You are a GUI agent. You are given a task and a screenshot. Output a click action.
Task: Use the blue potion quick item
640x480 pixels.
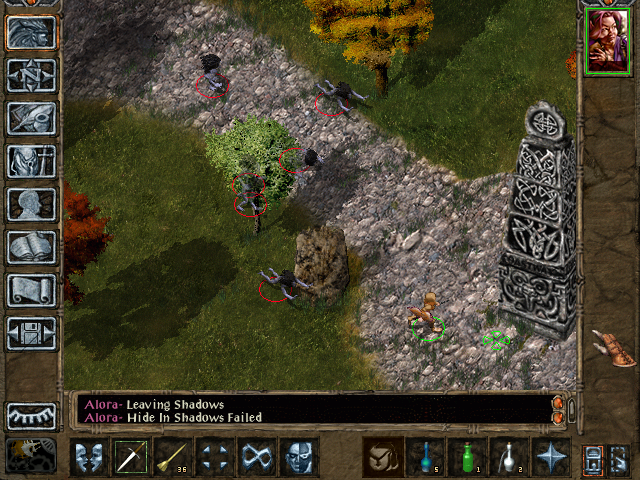pyautogui.click(x=425, y=457)
